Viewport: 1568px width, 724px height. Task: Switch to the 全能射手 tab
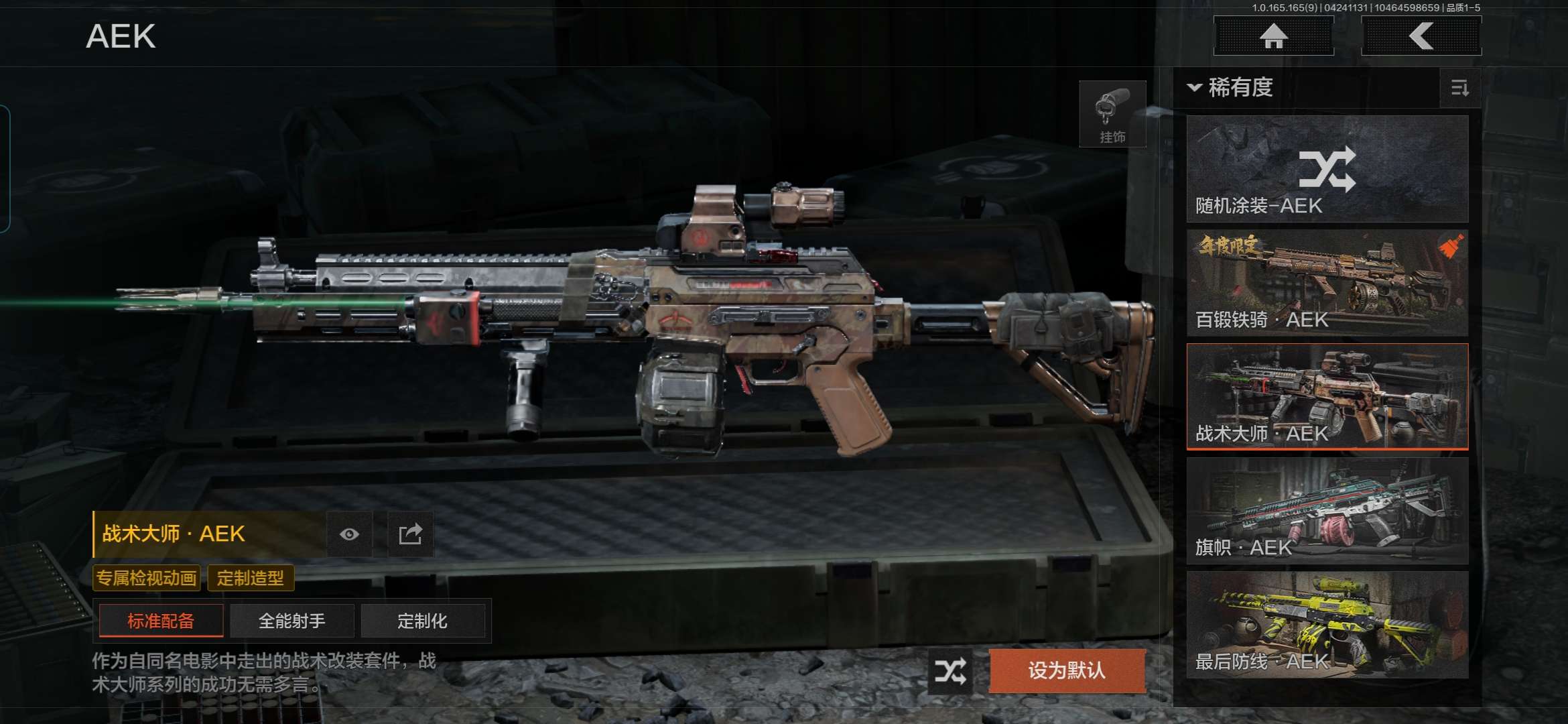coord(292,621)
